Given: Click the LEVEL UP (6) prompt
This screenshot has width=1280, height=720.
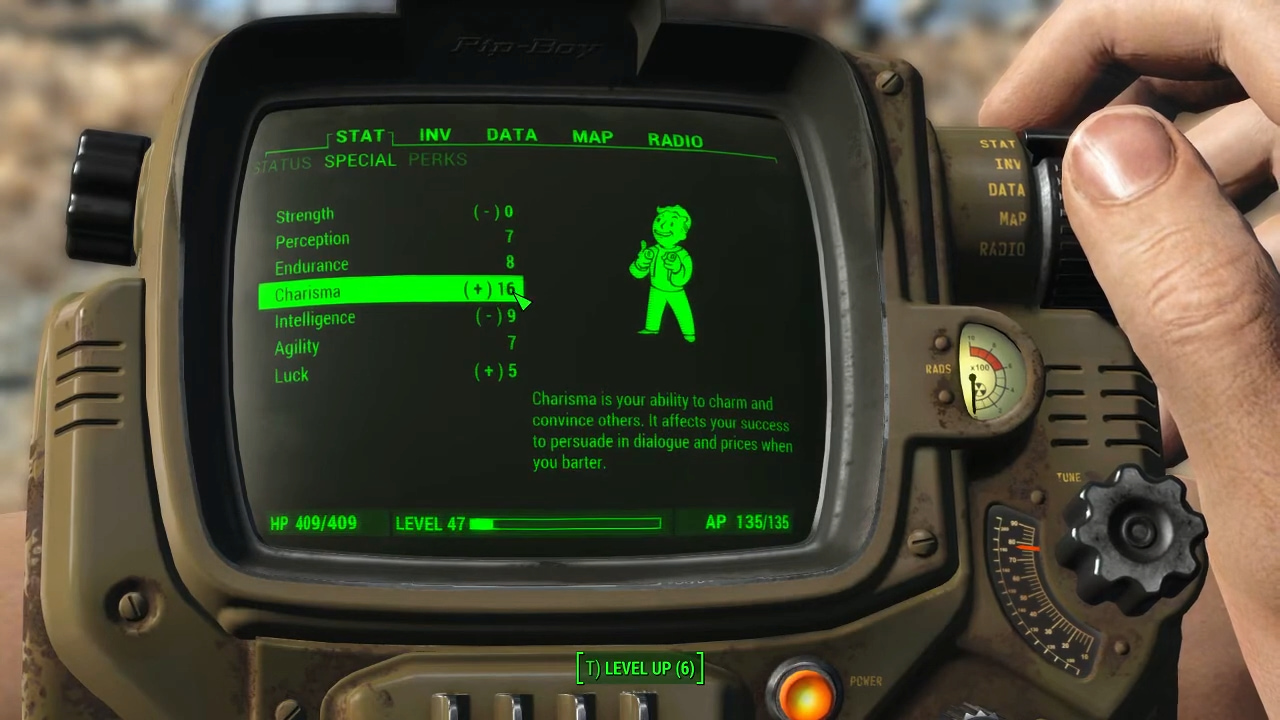Looking at the screenshot, I should coord(640,668).
